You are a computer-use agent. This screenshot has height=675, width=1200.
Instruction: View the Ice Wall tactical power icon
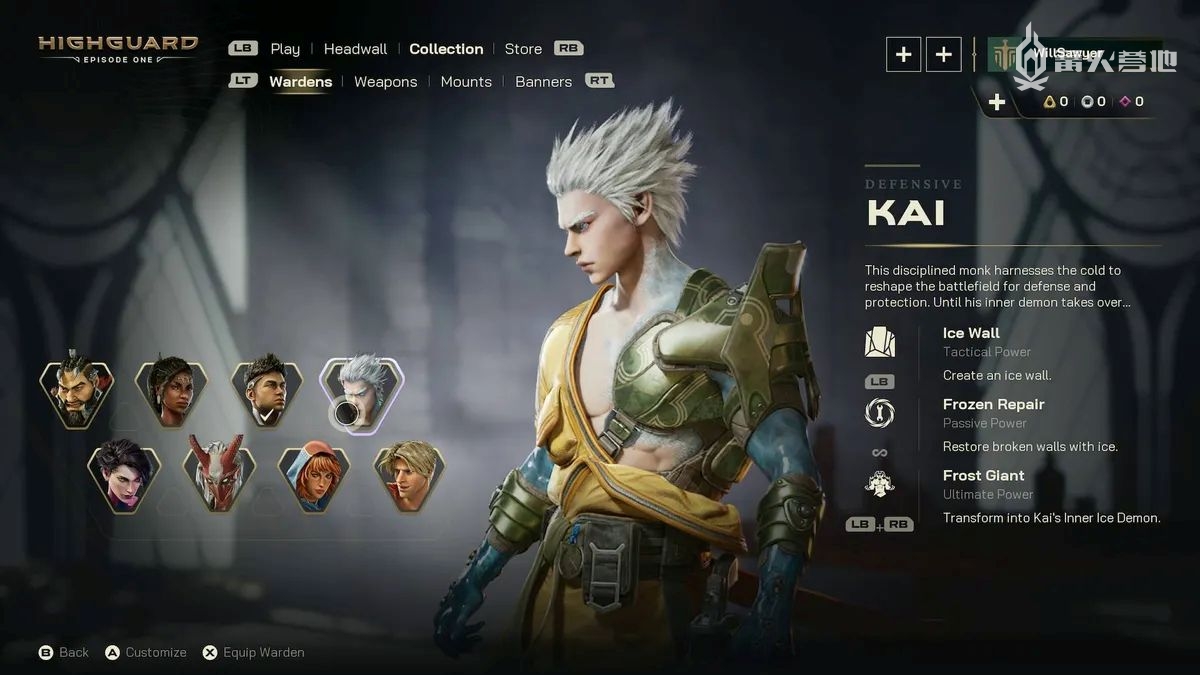point(880,342)
